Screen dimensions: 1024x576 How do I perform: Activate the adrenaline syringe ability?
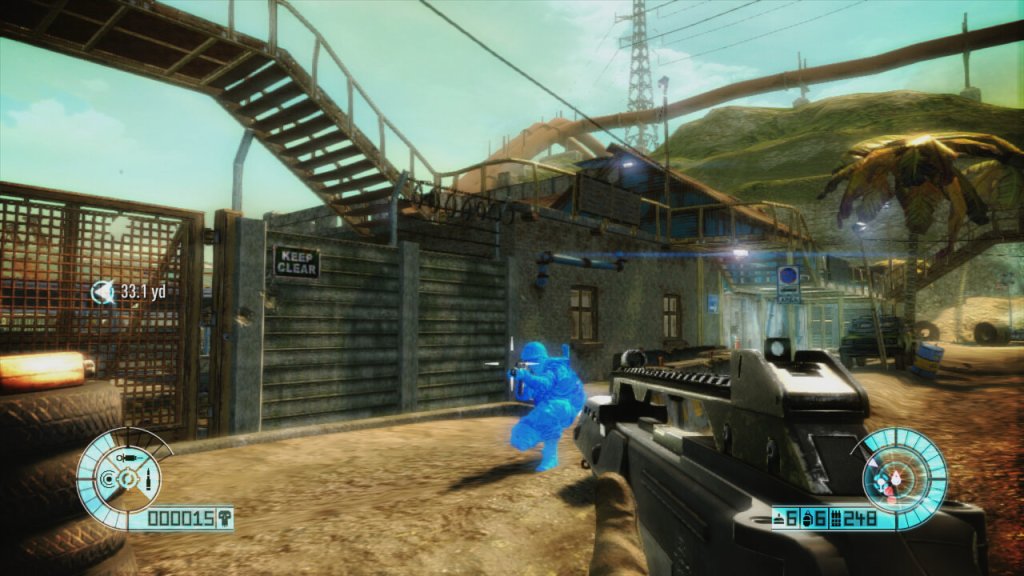point(129,457)
